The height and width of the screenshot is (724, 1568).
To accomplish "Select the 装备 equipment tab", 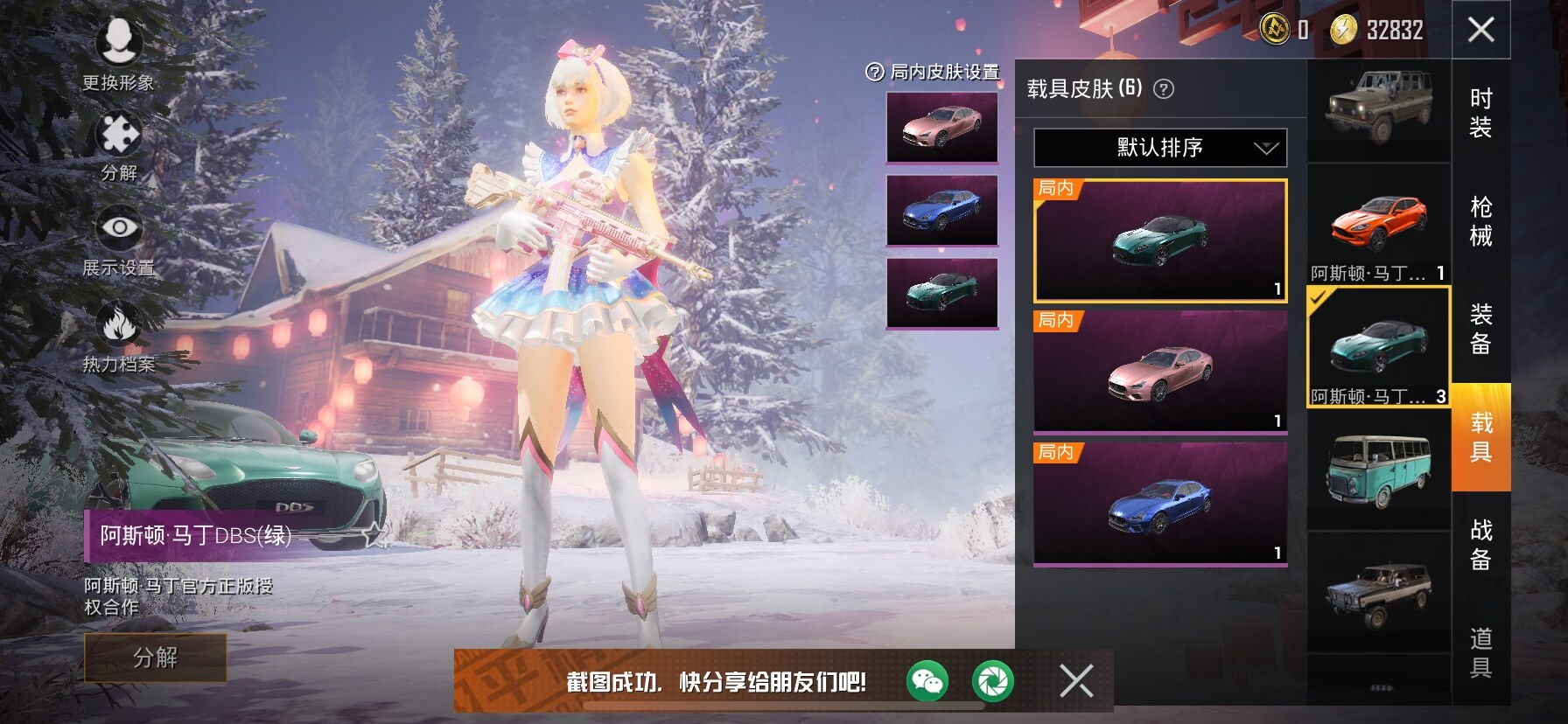I will tap(1480, 329).
